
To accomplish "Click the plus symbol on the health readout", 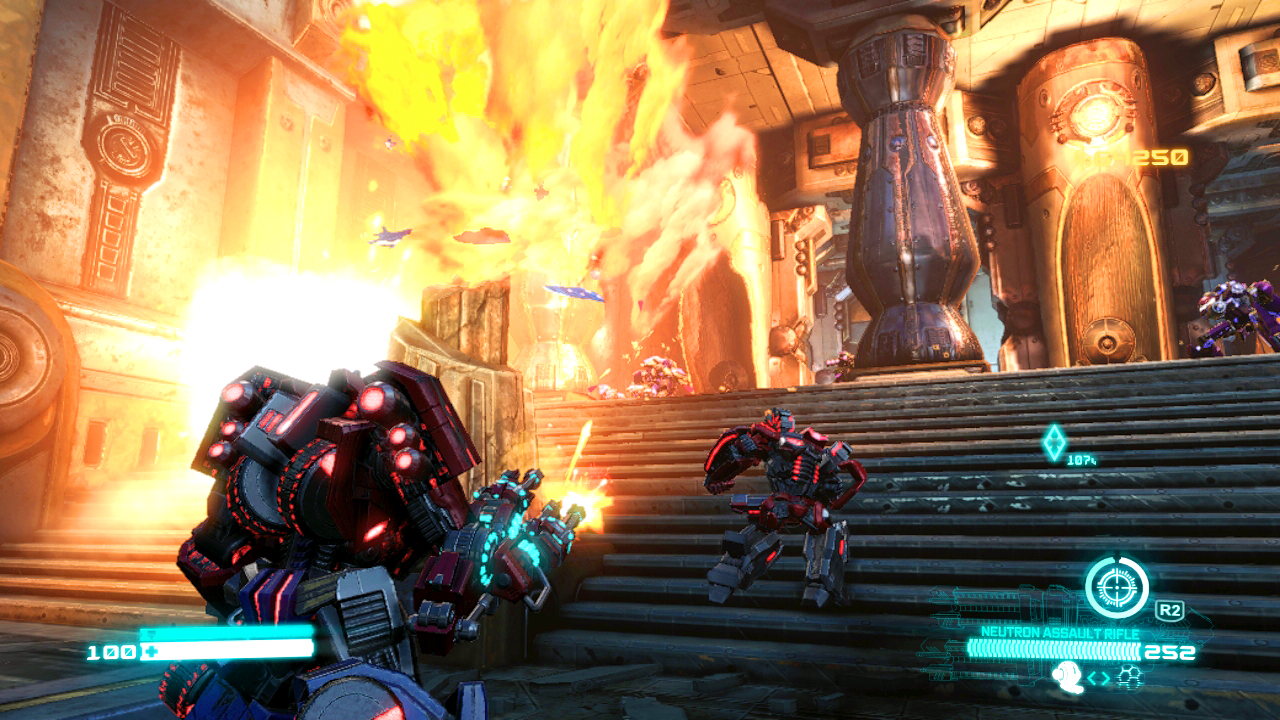I will click(152, 650).
